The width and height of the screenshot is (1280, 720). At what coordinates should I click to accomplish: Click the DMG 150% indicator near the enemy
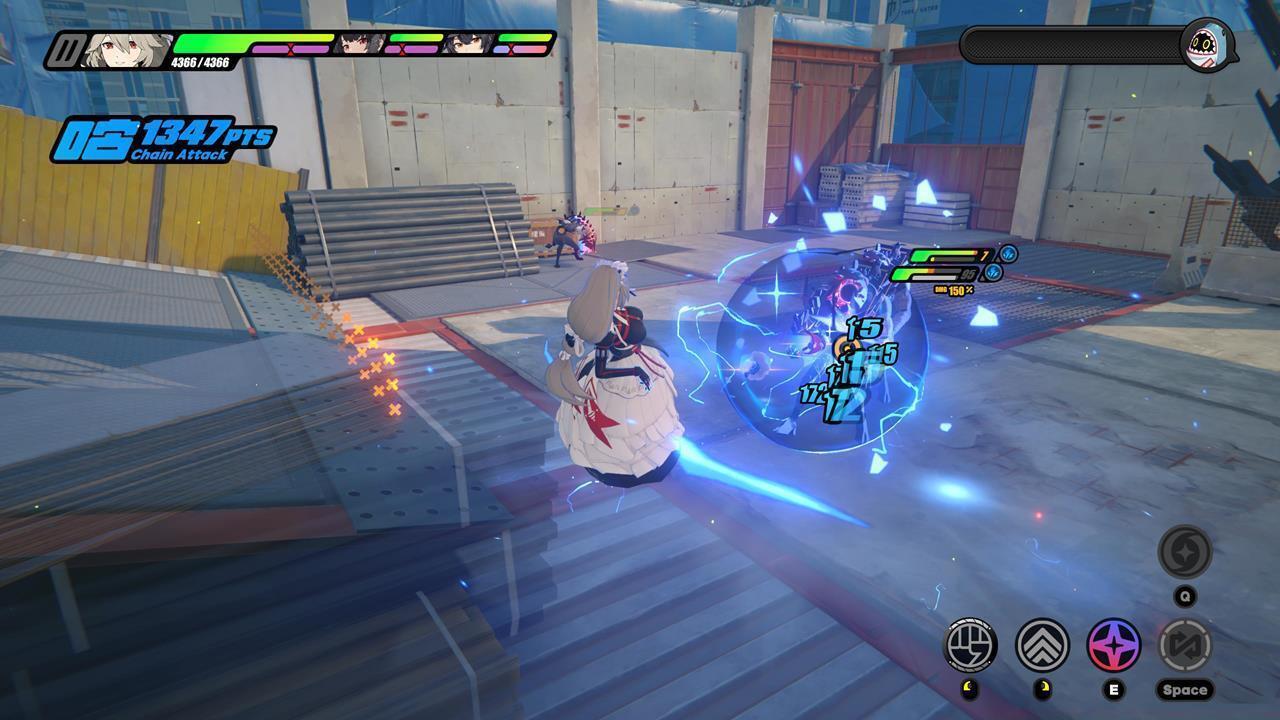click(x=955, y=290)
